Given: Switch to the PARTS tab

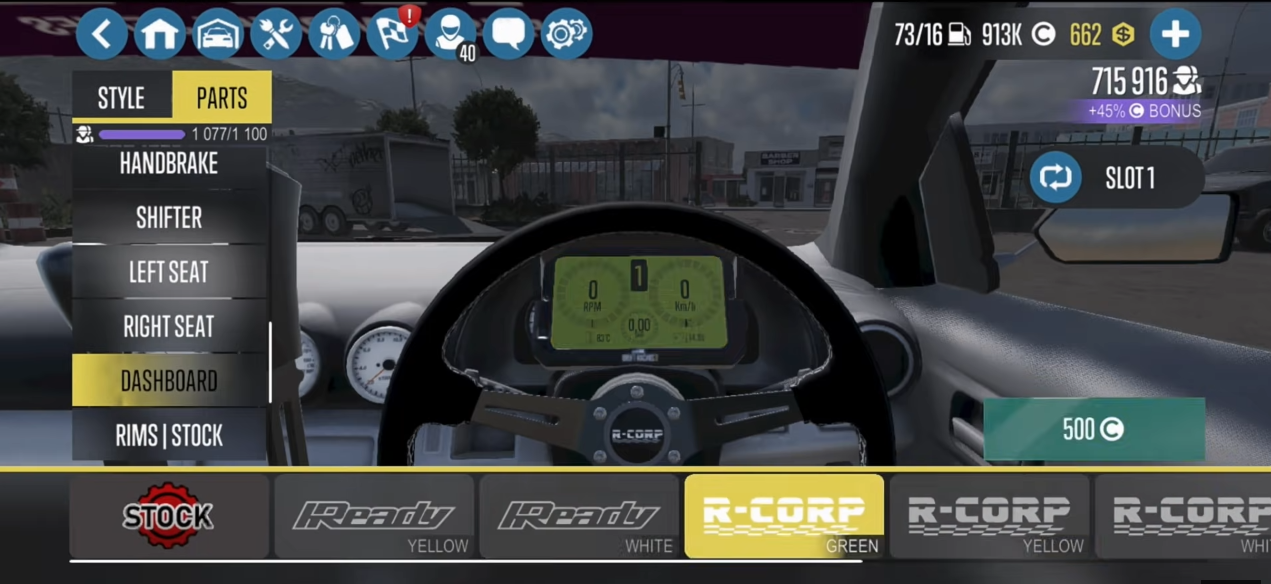Looking at the screenshot, I should pyautogui.click(x=221, y=98).
